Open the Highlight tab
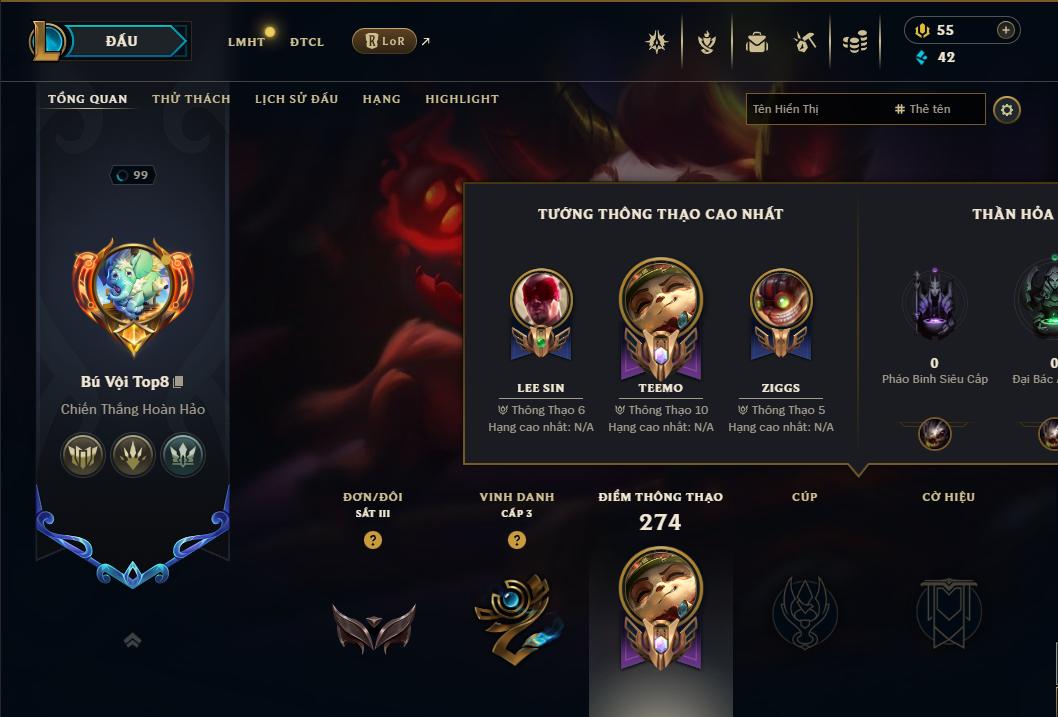1058x717 pixels. click(461, 99)
